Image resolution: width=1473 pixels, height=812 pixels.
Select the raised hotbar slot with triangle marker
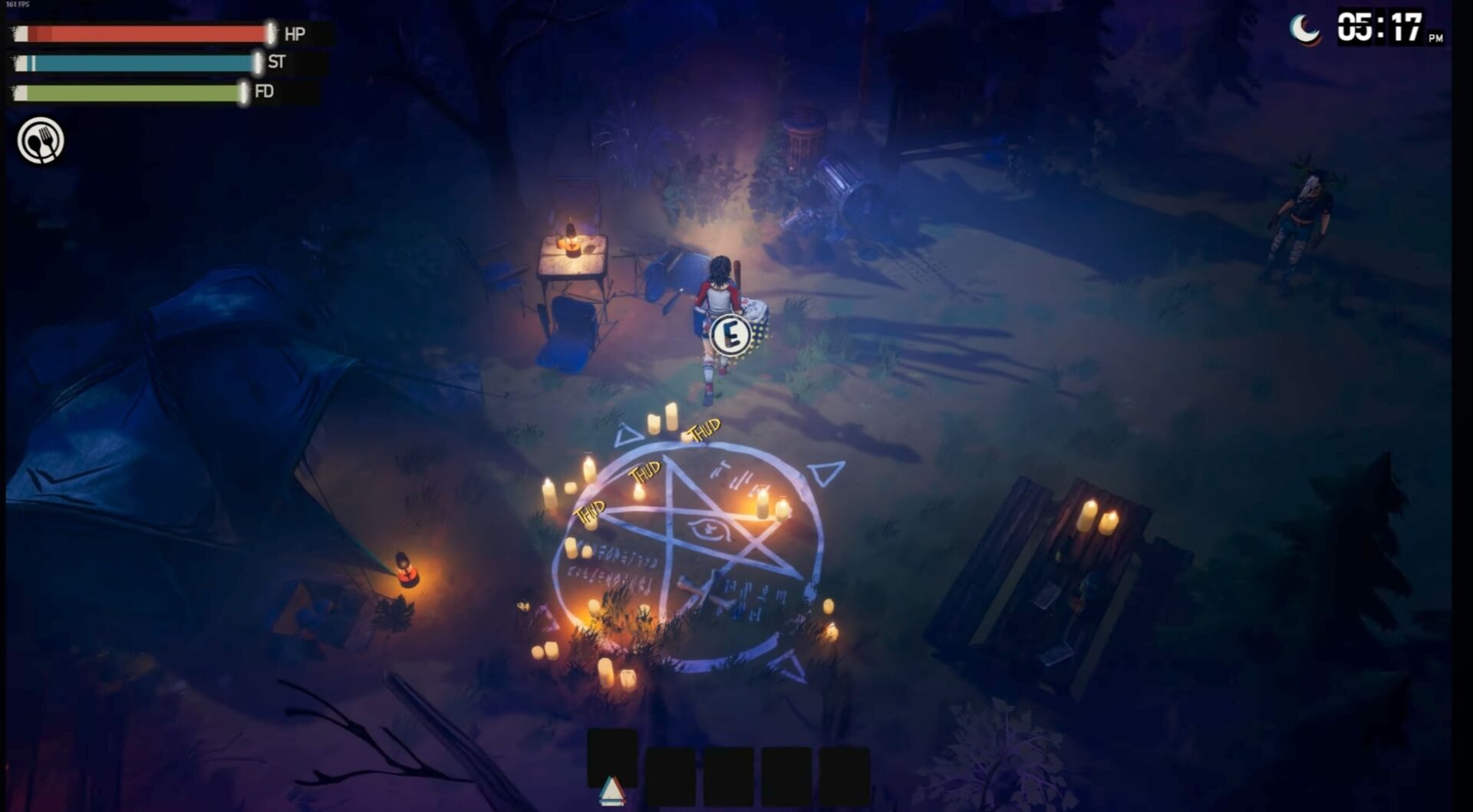(611, 758)
